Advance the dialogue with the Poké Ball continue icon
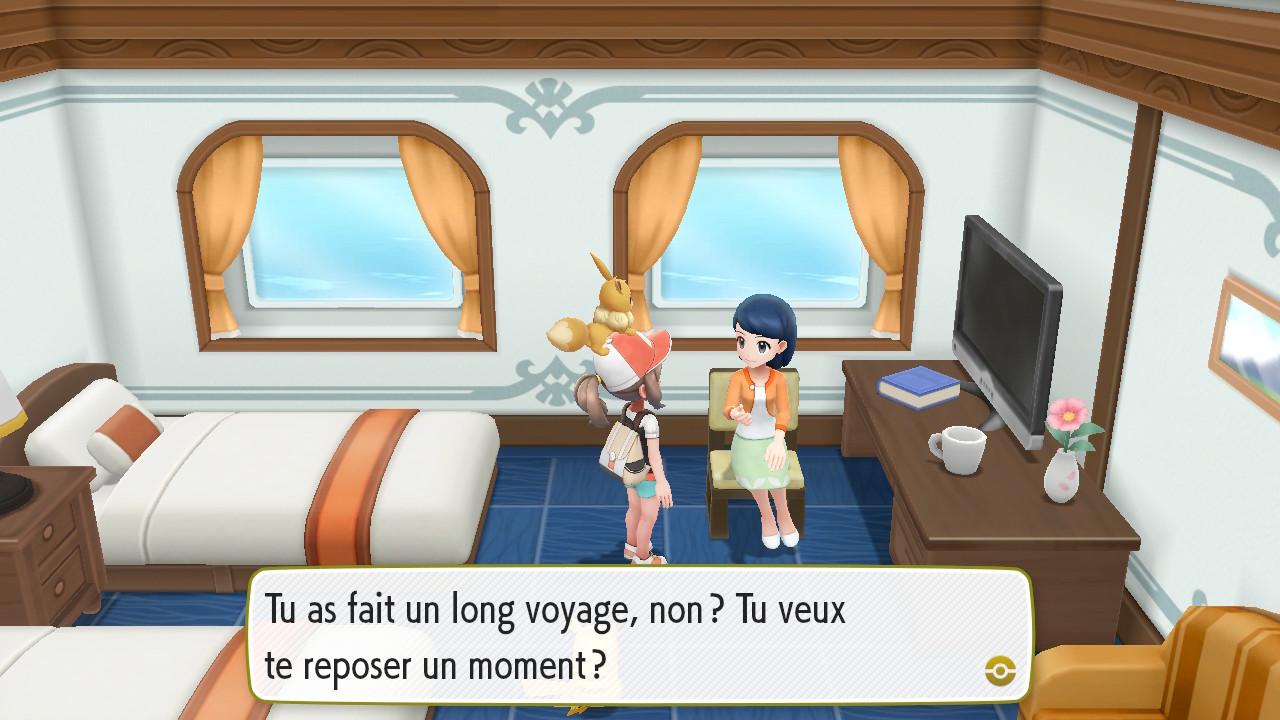The height and width of the screenshot is (720, 1280). [x=1000, y=670]
